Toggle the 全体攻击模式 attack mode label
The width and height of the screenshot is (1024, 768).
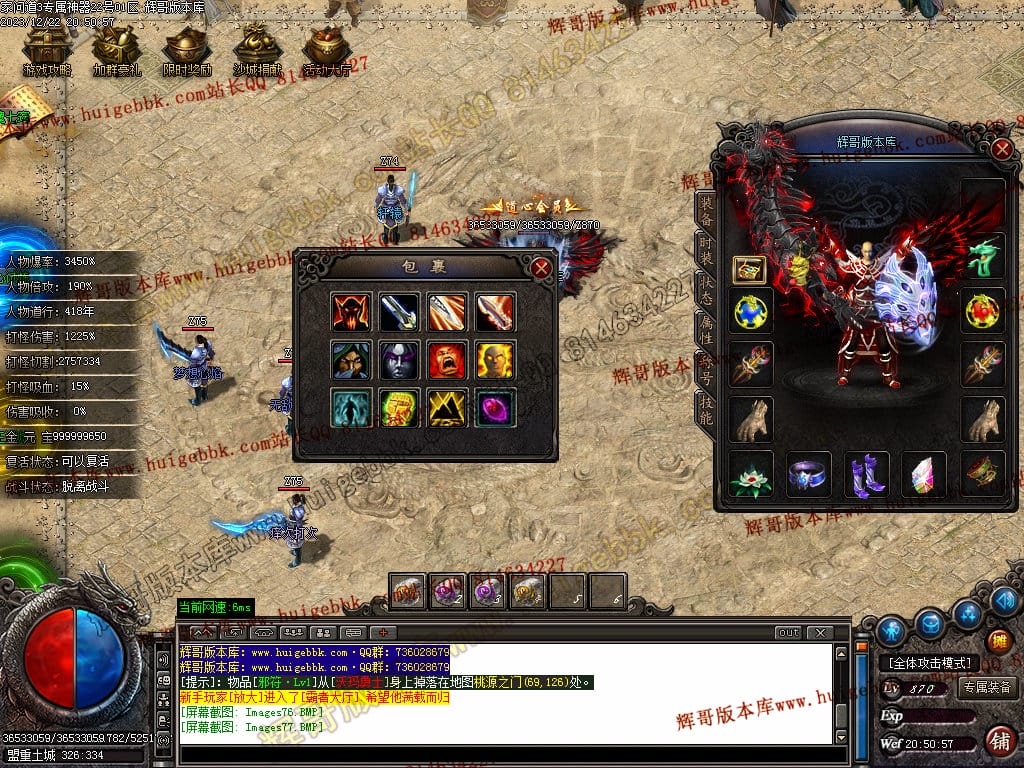[x=929, y=663]
